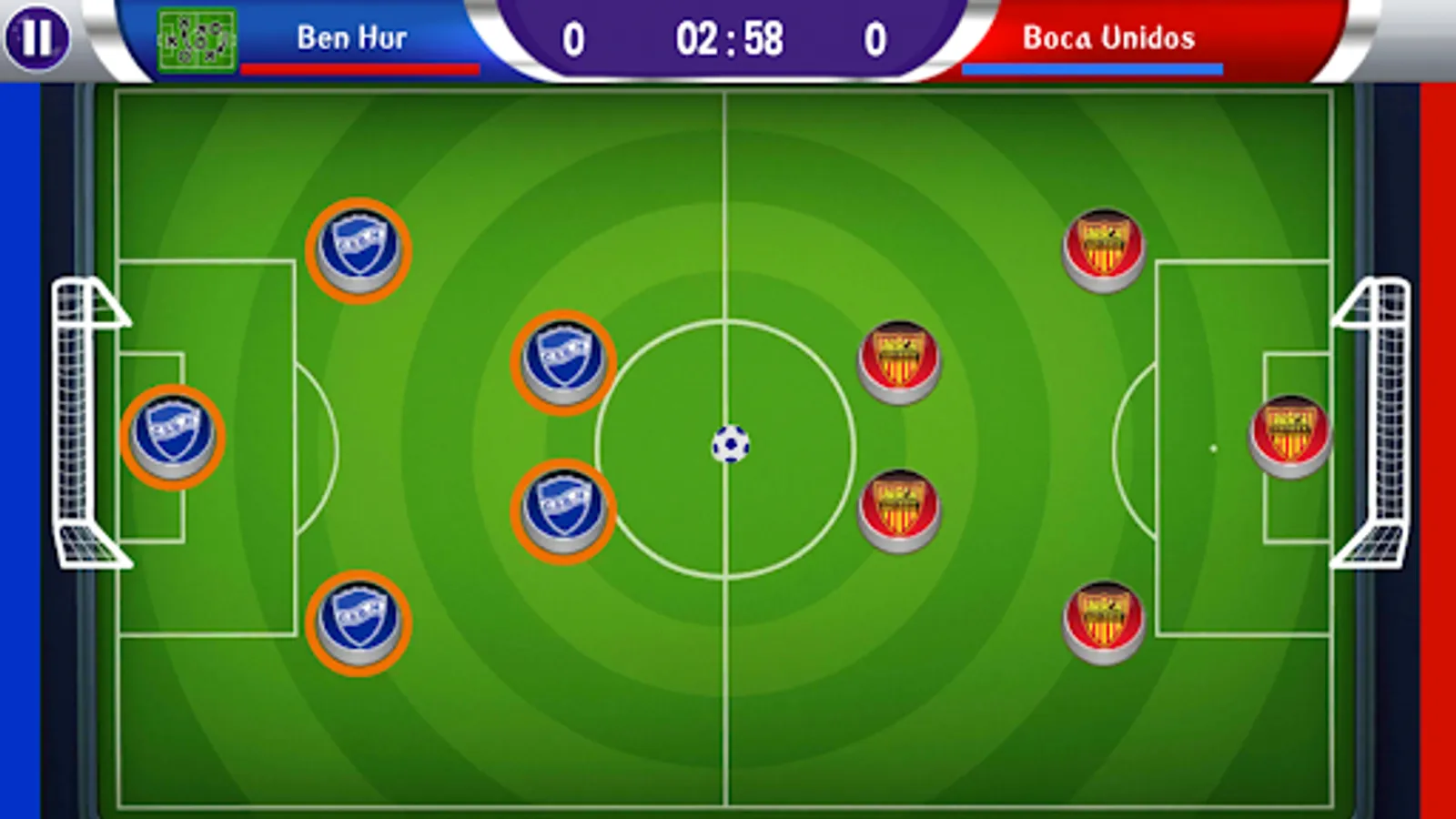Select the topmost Boca Unidos puck
This screenshot has width=1456, height=819.
point(1104,248)
